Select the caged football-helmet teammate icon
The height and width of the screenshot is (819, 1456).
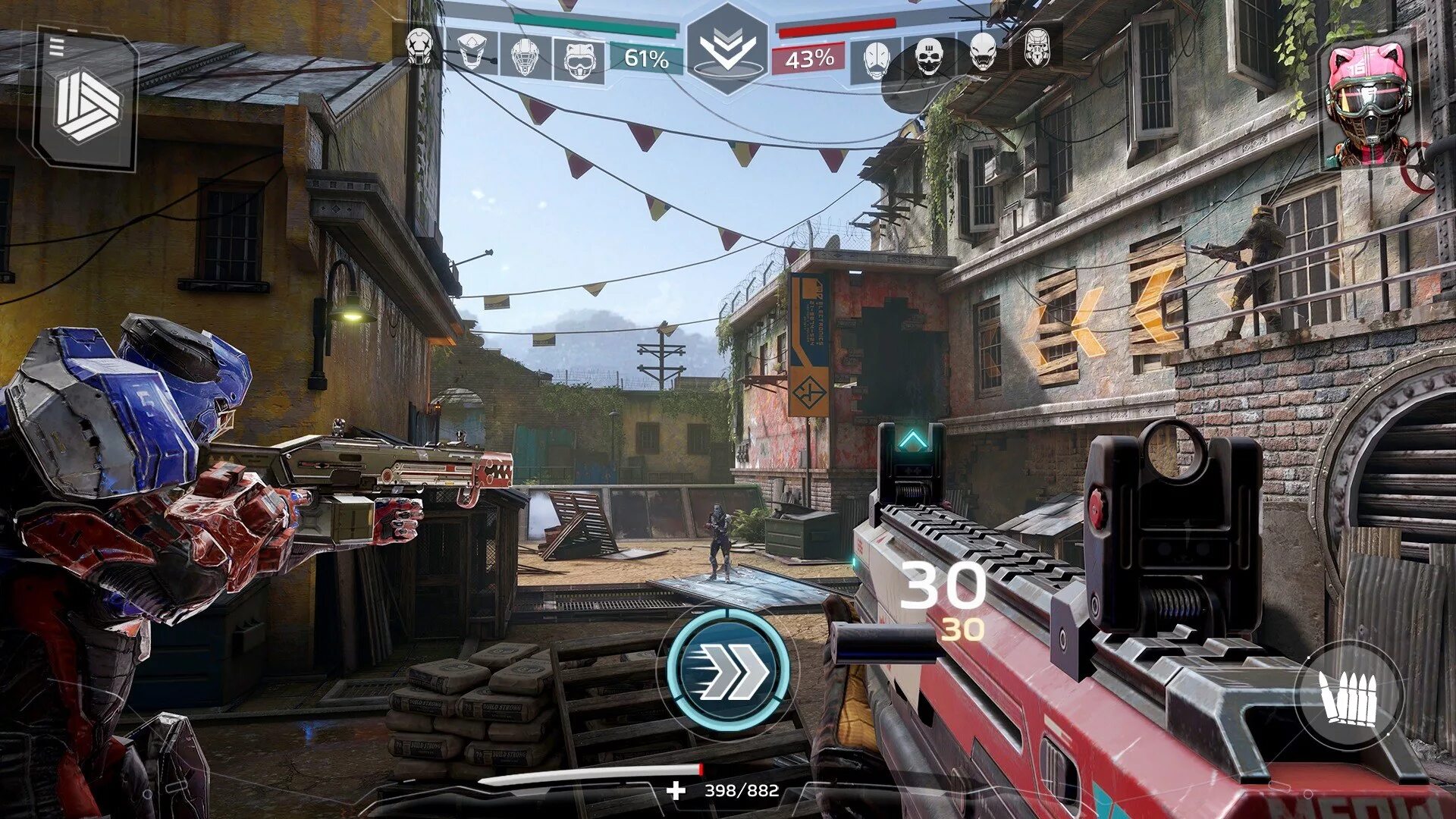(525, 57)
